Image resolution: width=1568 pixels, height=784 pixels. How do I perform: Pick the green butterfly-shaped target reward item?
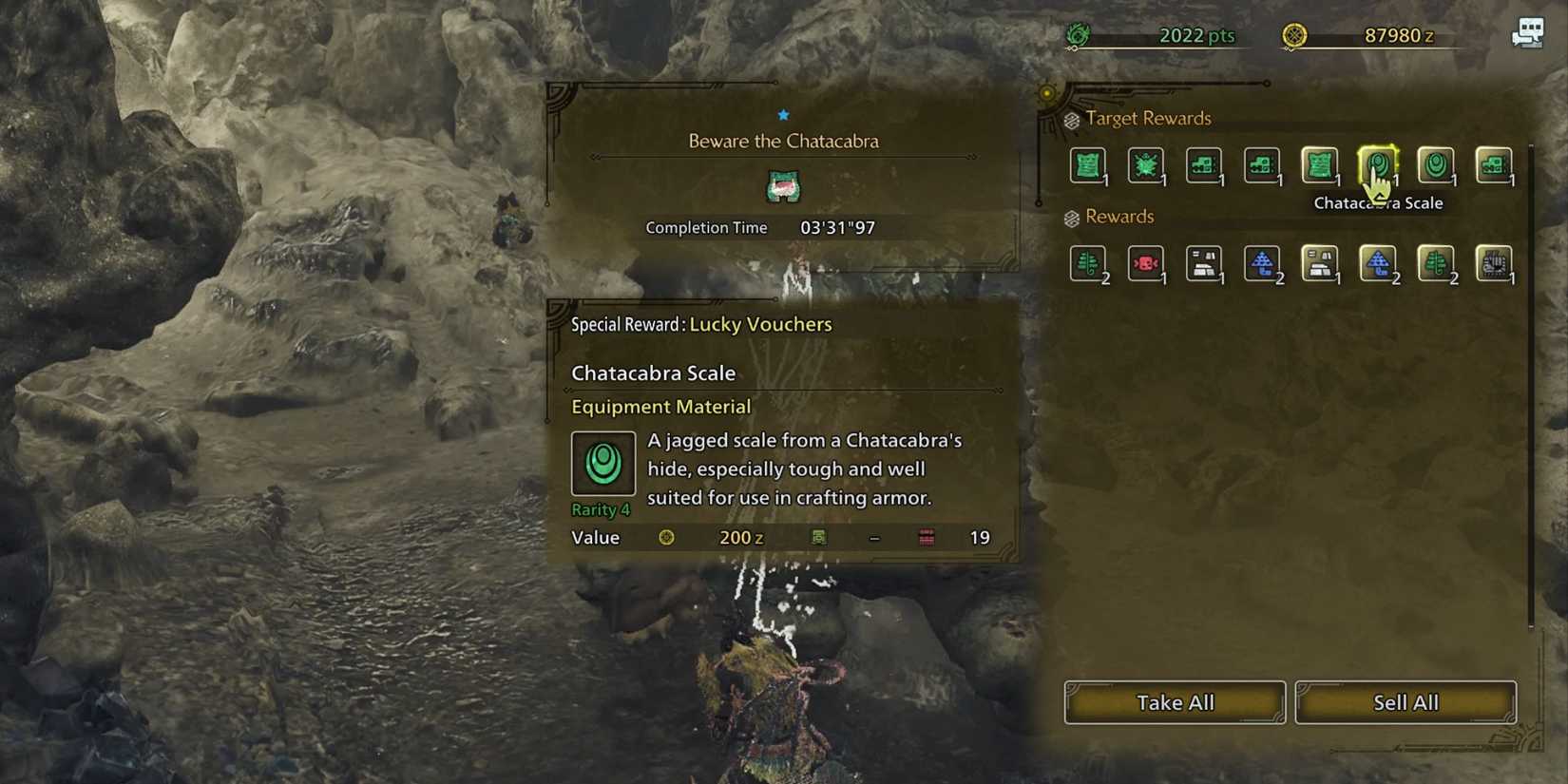[1146, 166]
